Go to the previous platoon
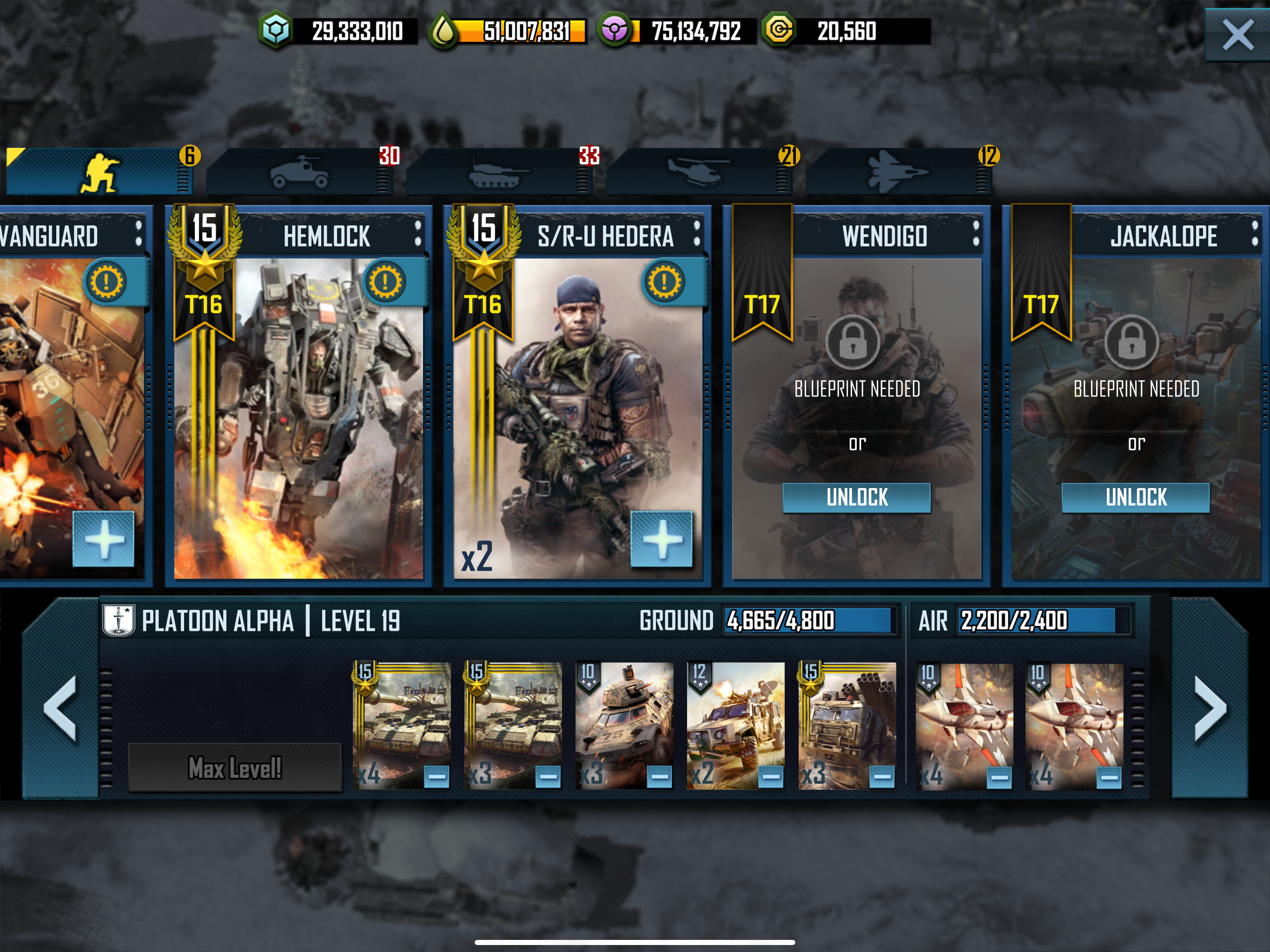 click(x=60, y=708)
